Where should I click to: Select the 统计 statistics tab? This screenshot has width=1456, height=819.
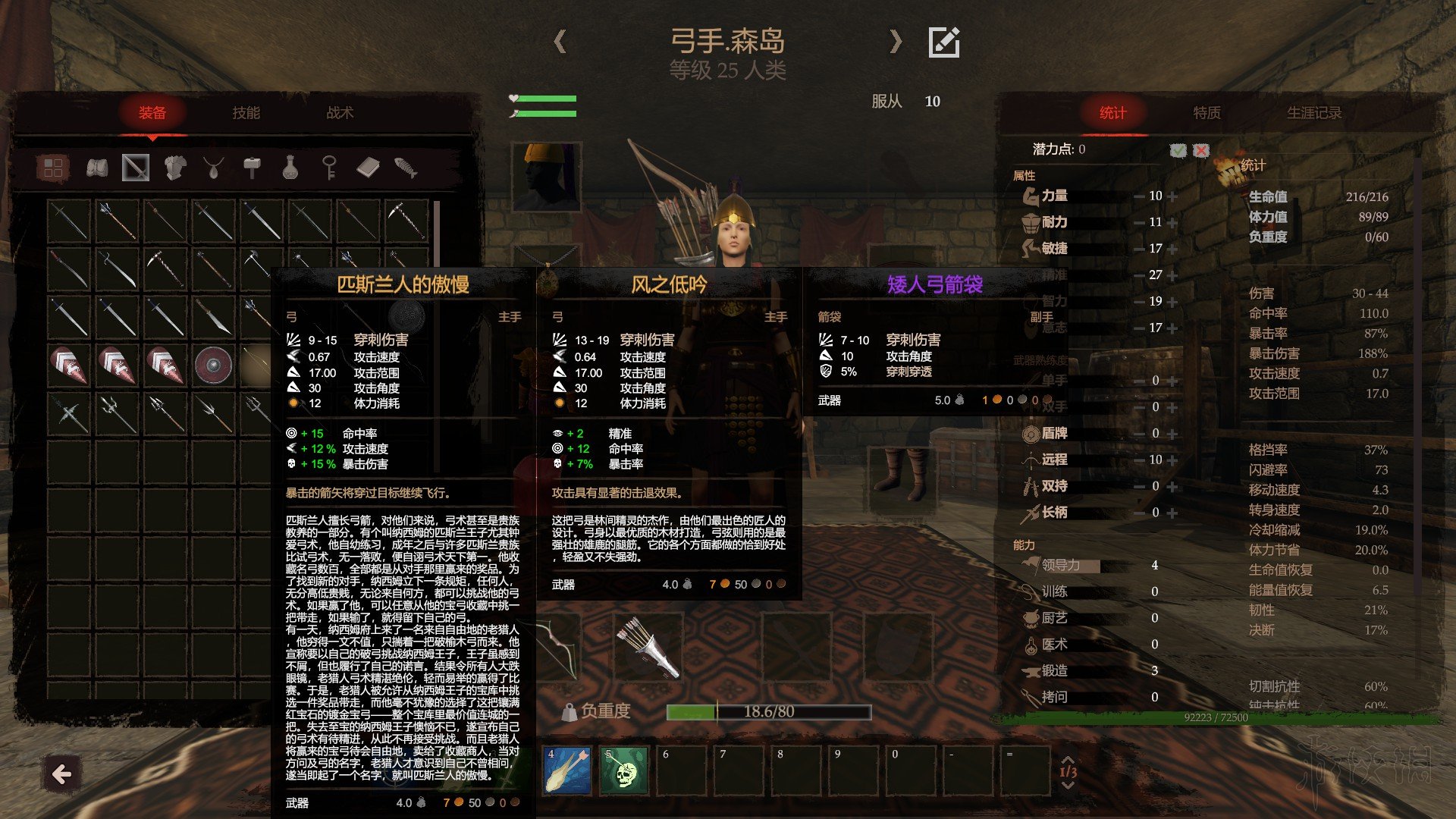tap(1112, 113)
